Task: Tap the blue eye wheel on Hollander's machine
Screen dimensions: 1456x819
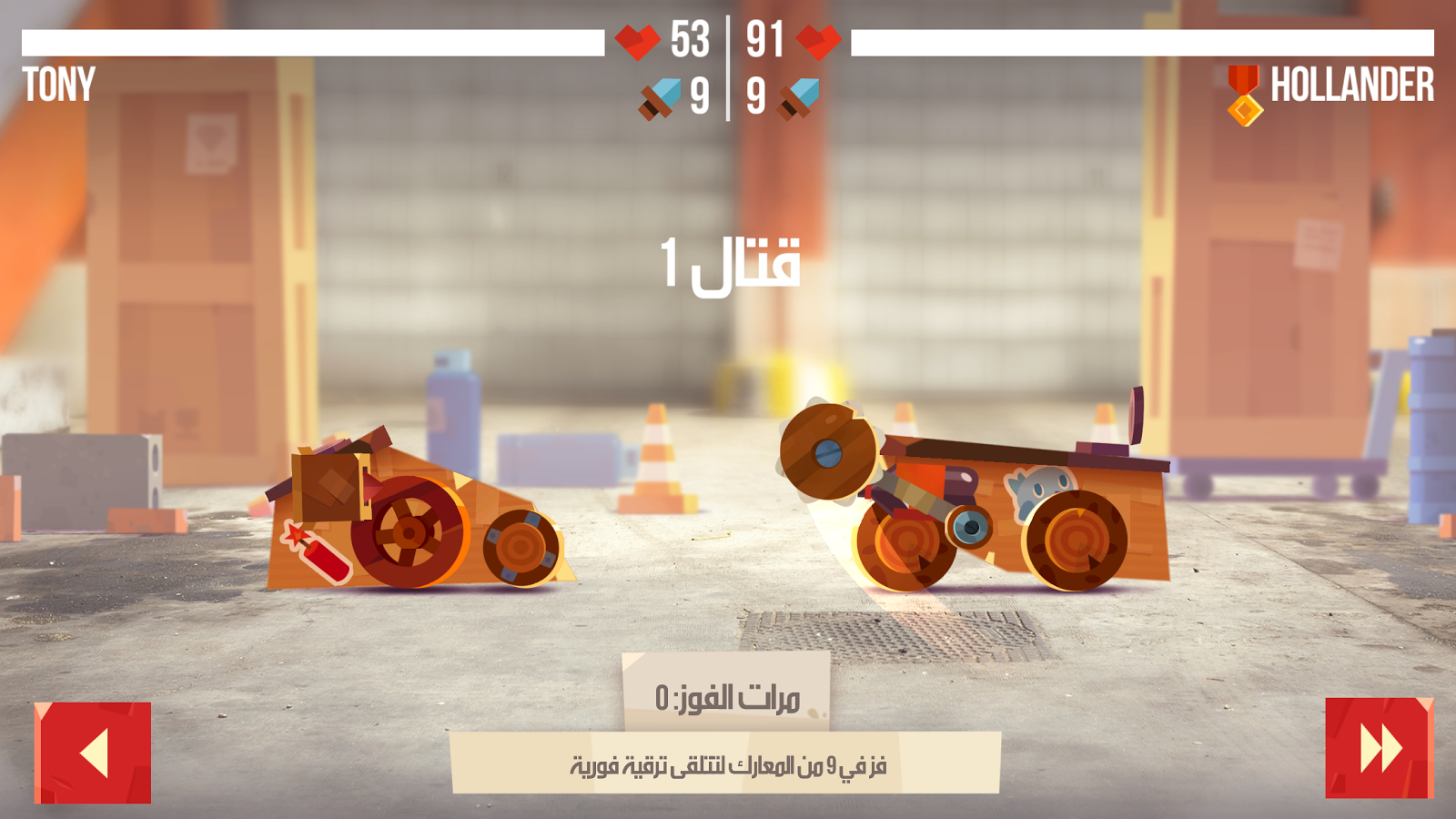Action: [x=971, y=525]
